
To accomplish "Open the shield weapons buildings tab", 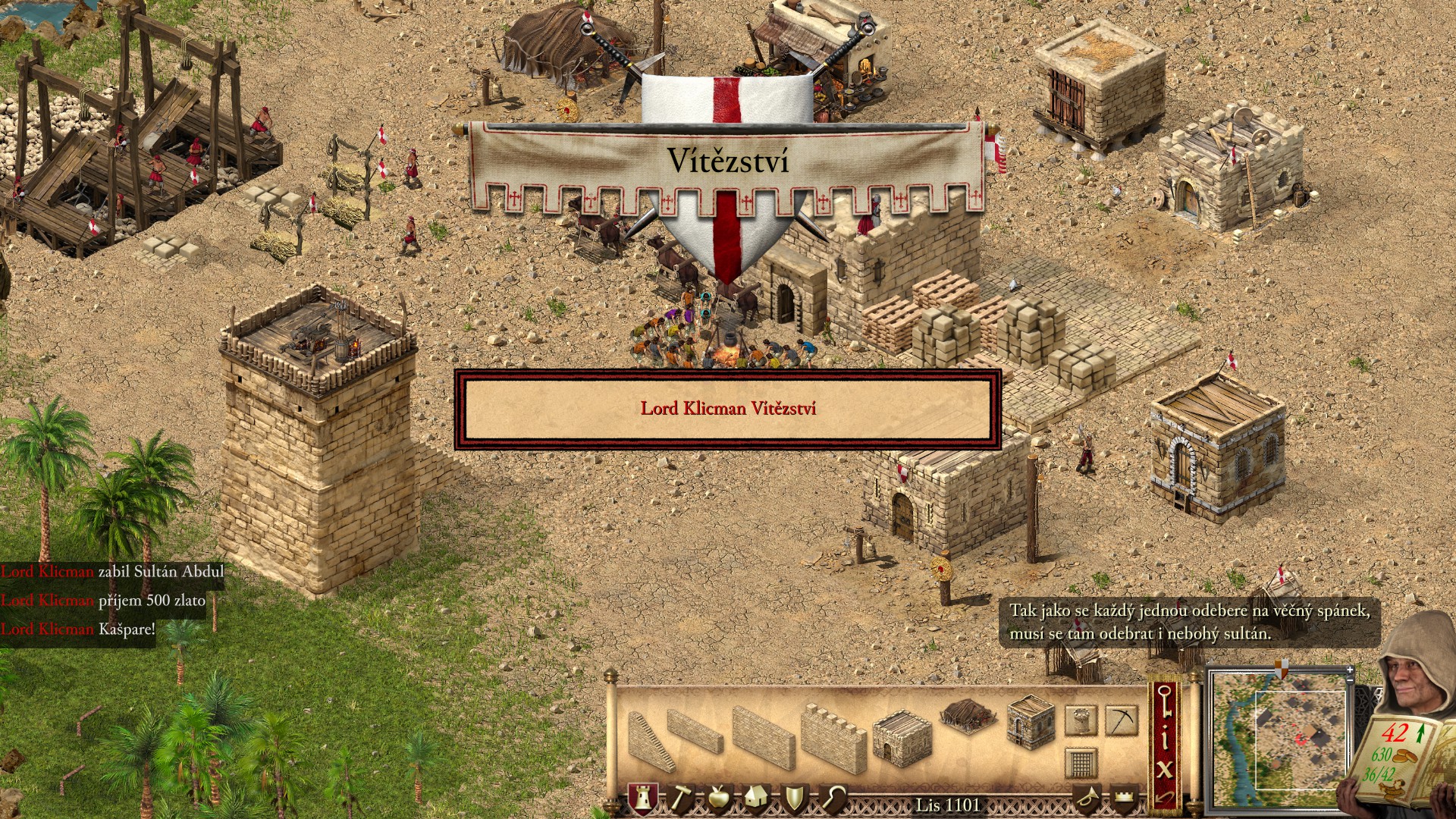I will point(794,798).
